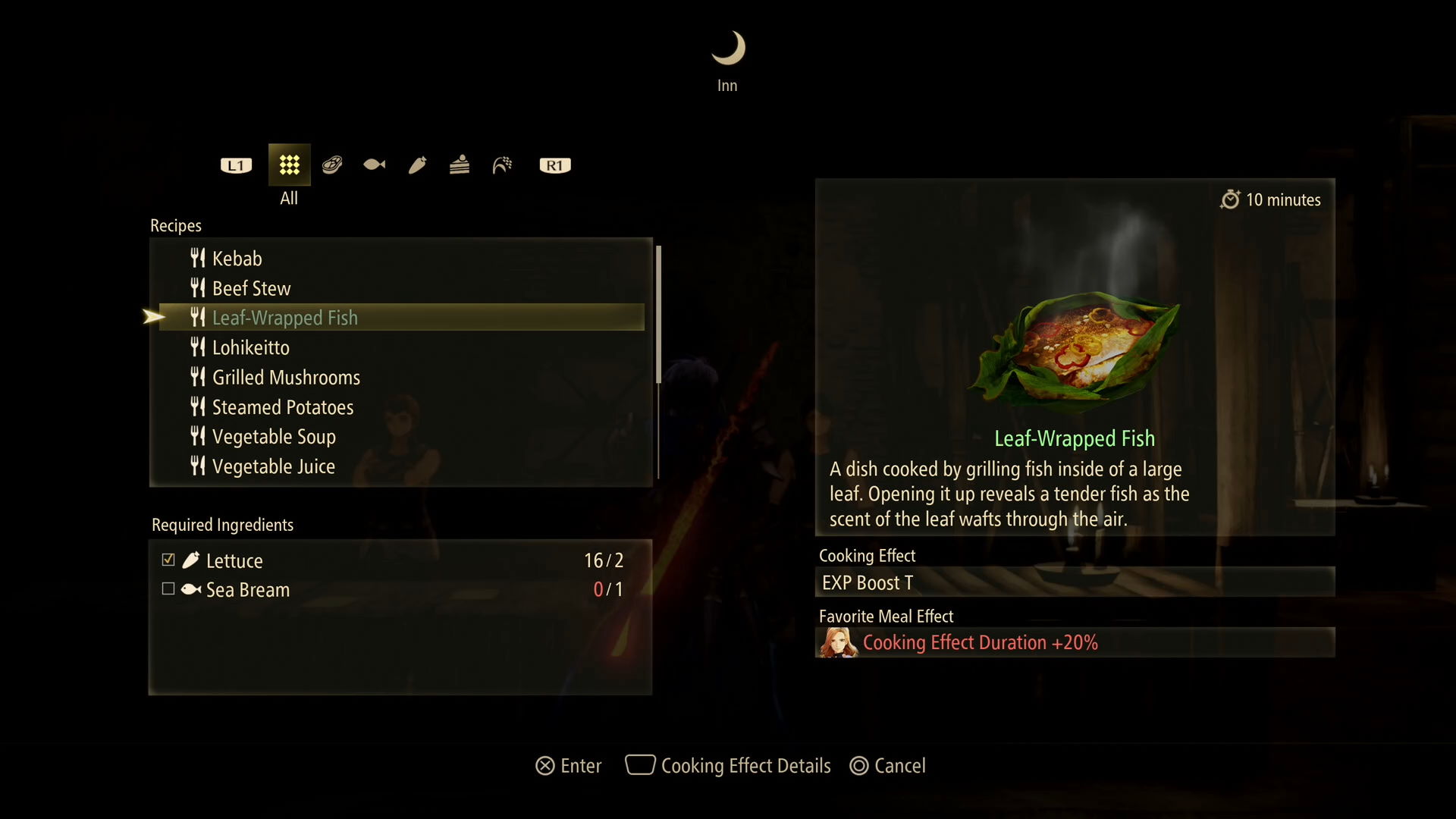Select the grain recipe category icon
The height and width of the screenshot is (819, 1456).
(x=502, y=165)
